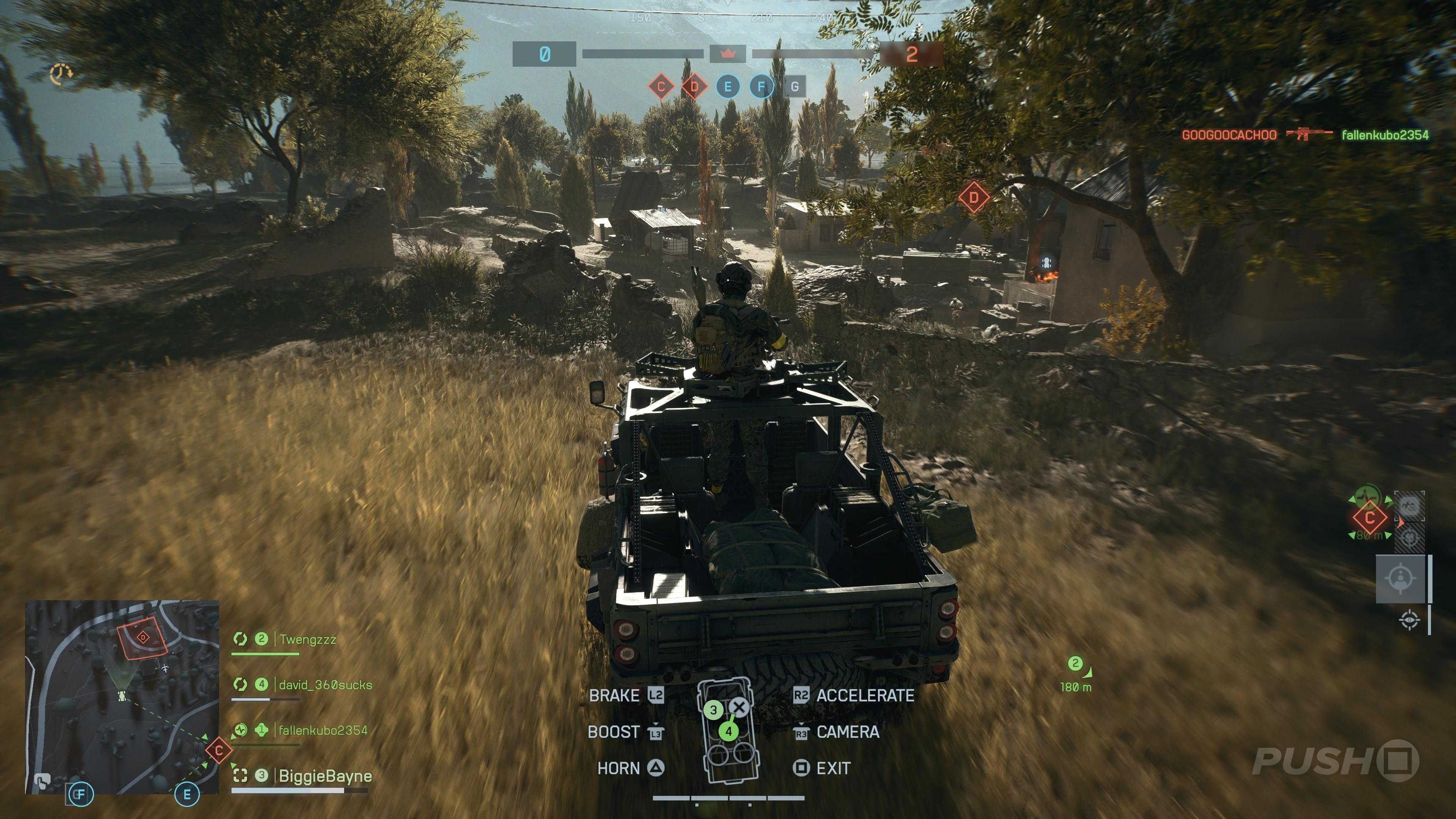The height and width of the screenshot is (819, 1456).
Task: Choose the blue objective E icon at top
Action: pos(728,87)
